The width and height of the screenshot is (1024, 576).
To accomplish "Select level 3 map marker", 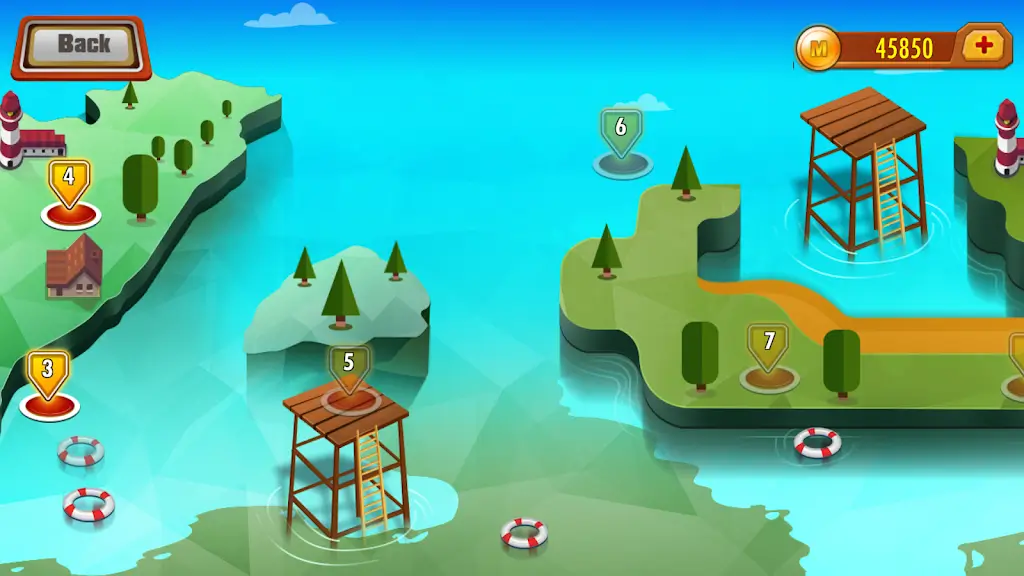I will [47, 372].
